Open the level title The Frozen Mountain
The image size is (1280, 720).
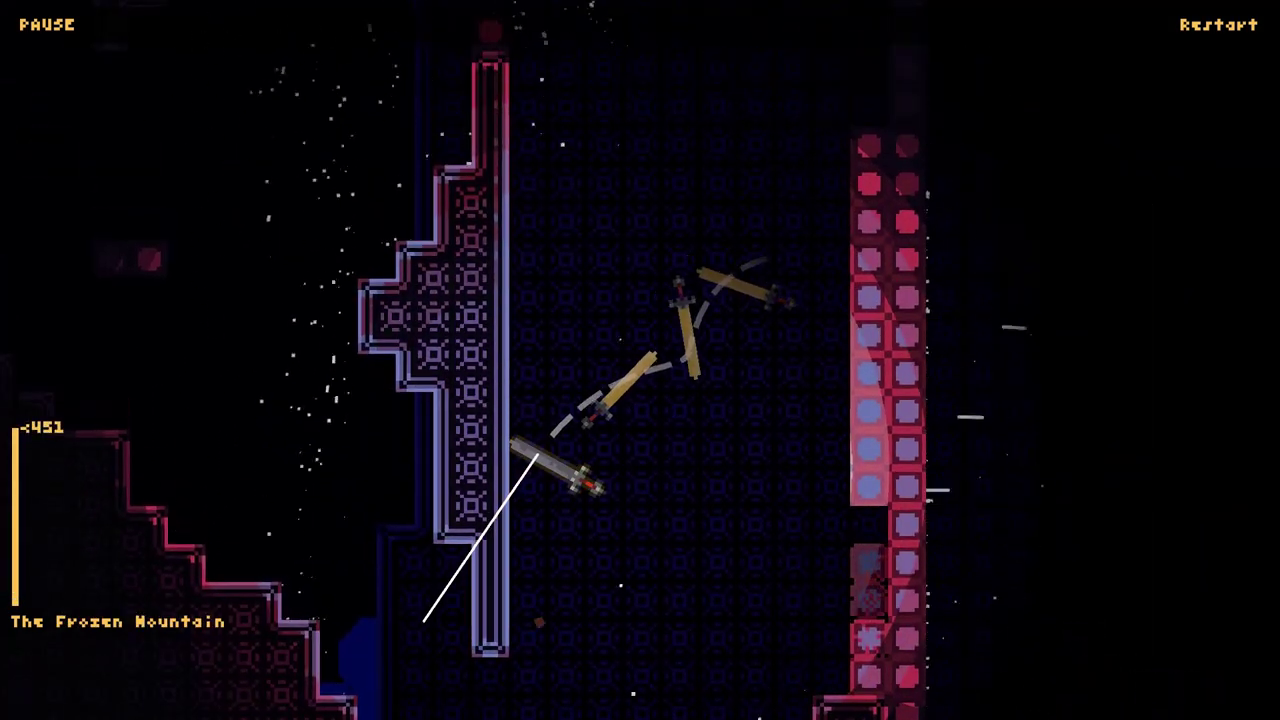(x=116, y=621)
